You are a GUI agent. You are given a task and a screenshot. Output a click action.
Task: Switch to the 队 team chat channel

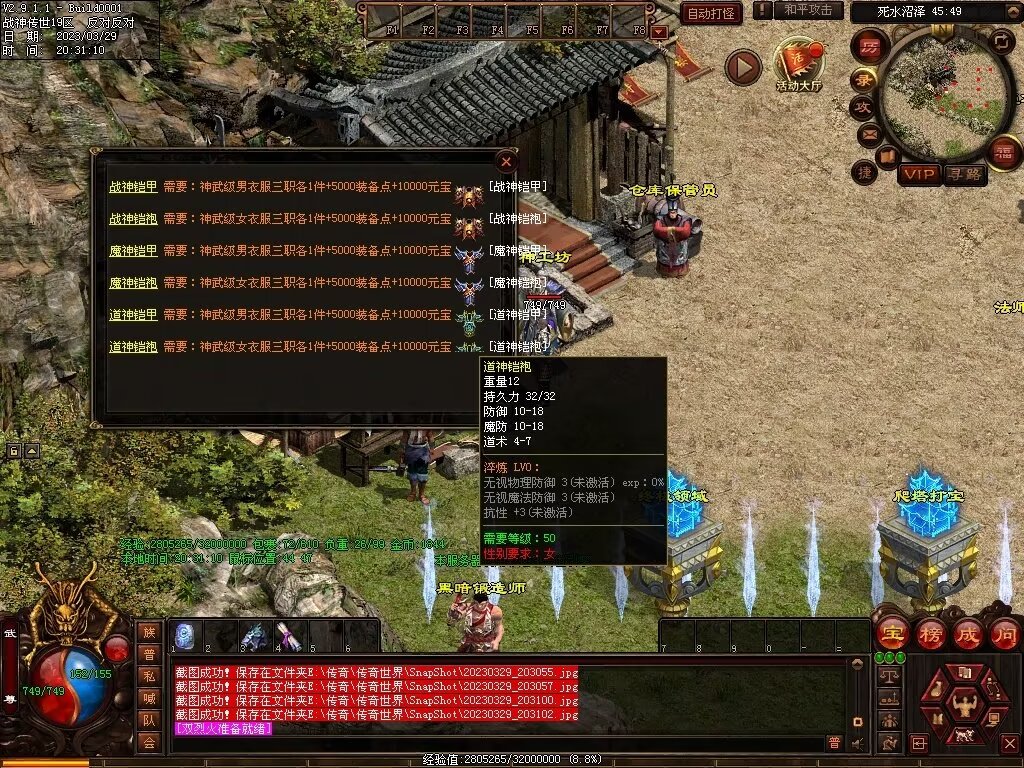[x=149, y=720]
